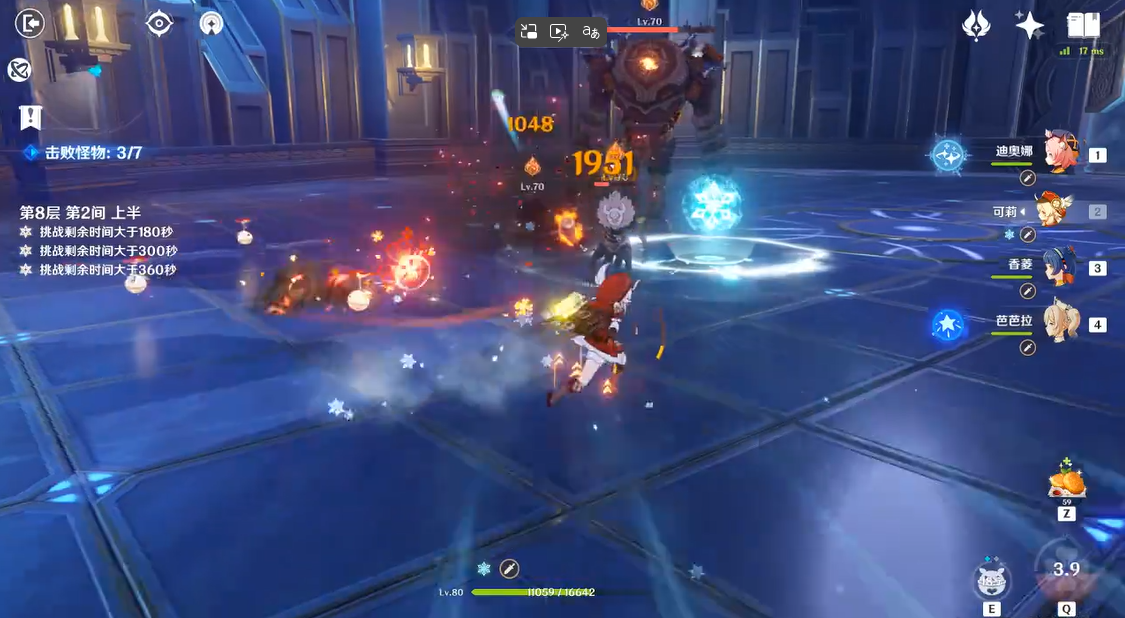
Task: Click the orbit-shaped icon under the exit button
Action: (19, 69)
